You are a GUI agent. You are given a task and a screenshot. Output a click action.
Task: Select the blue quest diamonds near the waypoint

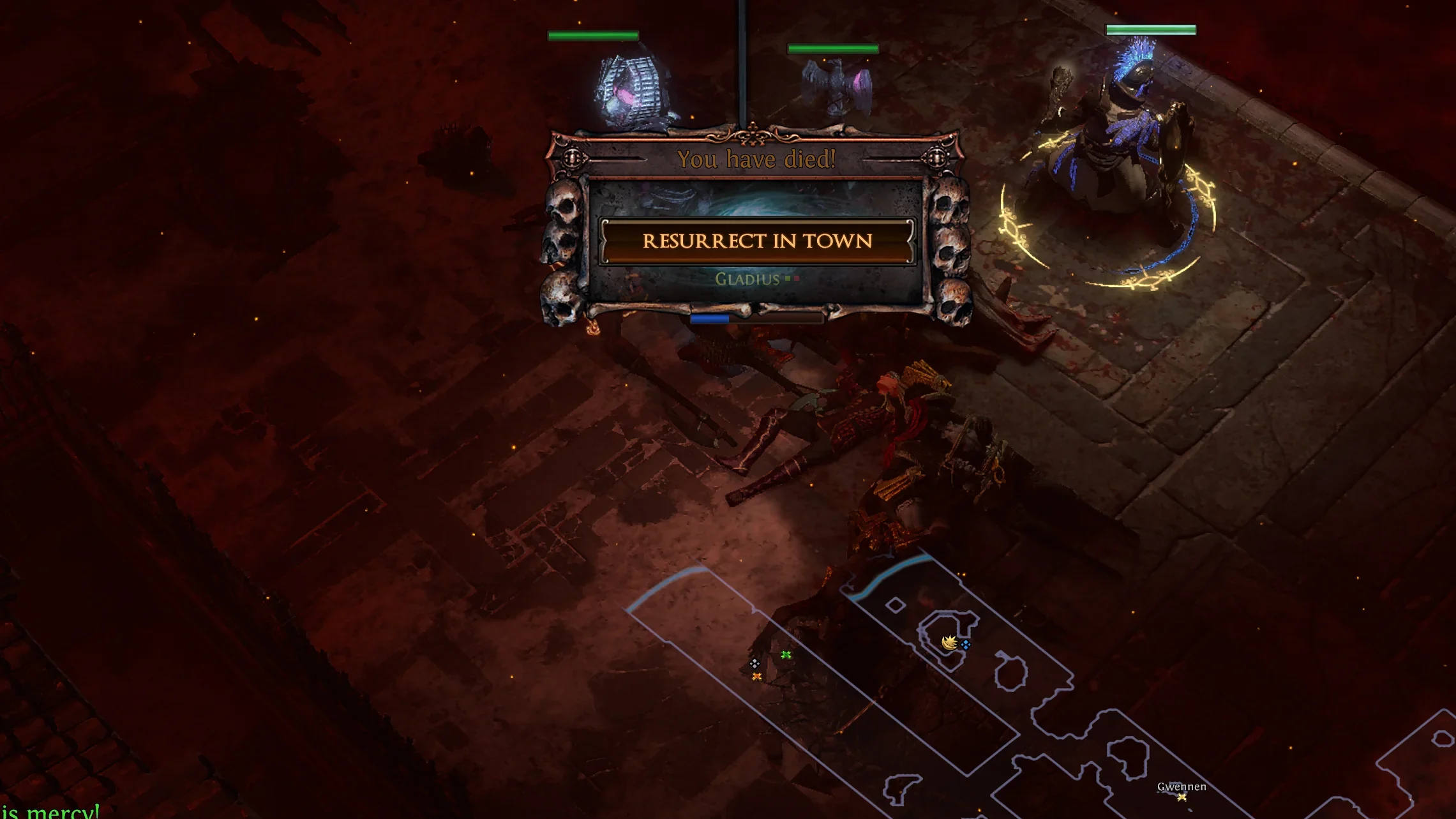tap(966, 644)
